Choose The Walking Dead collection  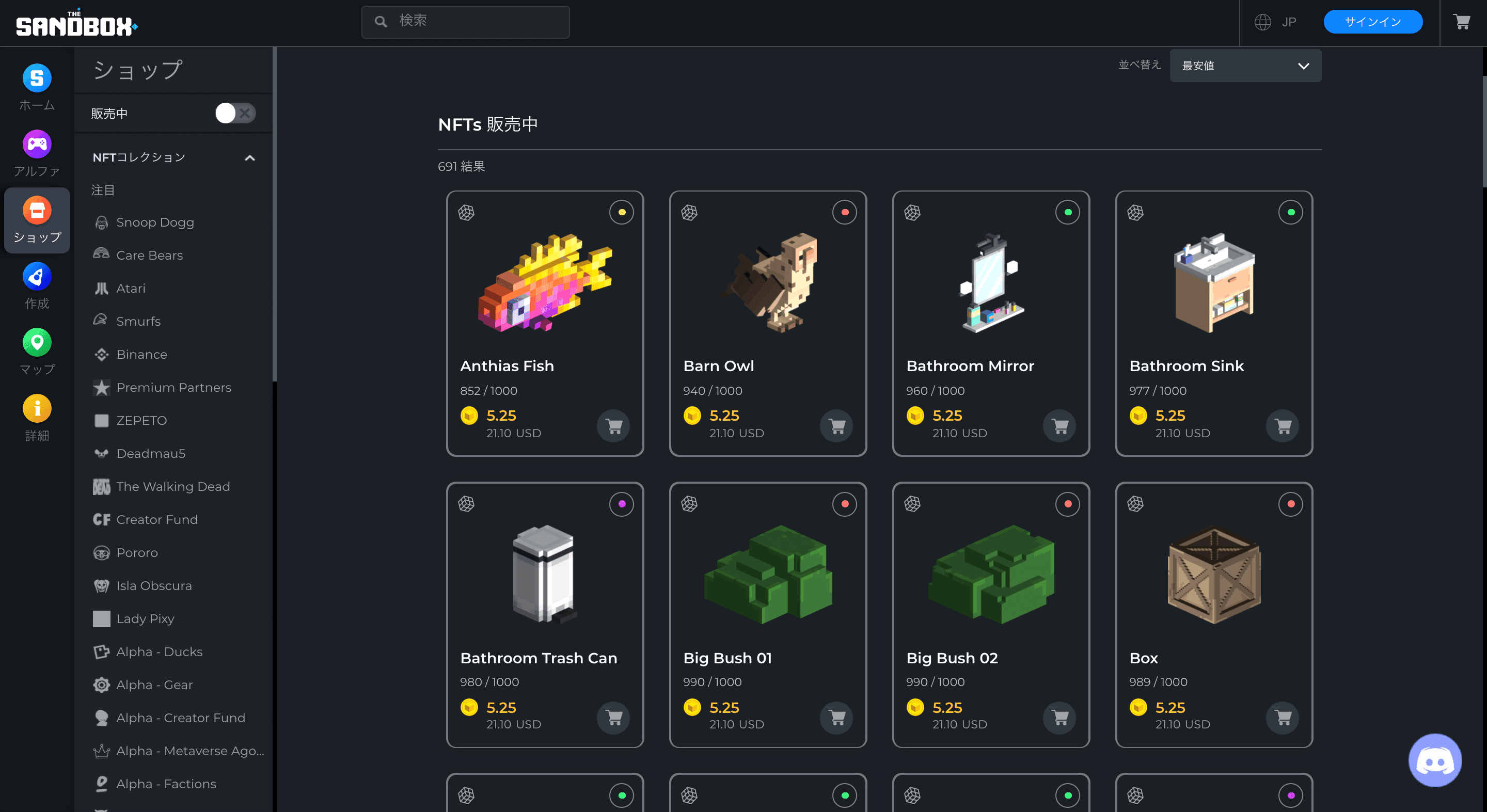click(x=172, y=486)
